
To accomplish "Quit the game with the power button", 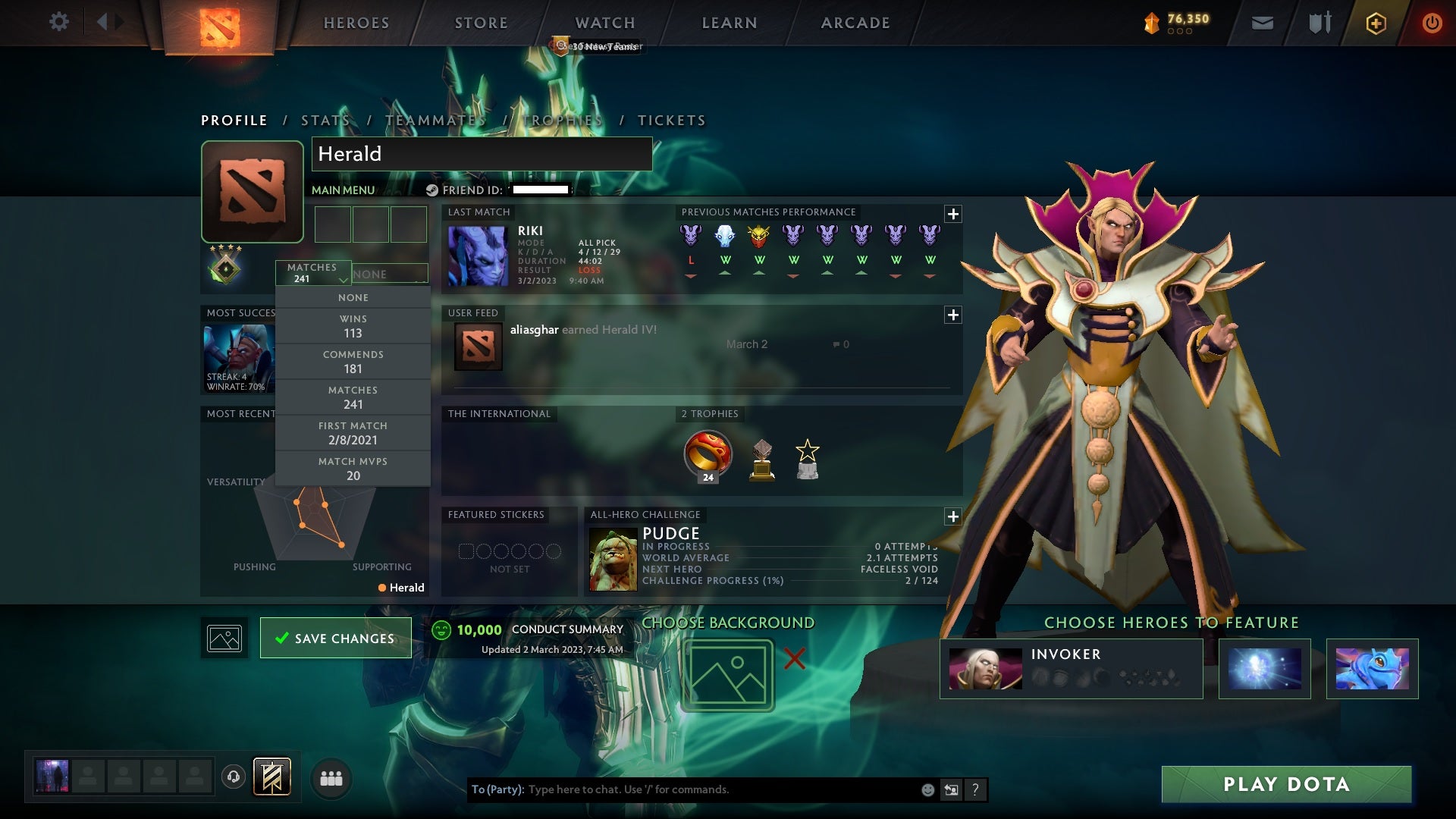I will (x=1431, y=23).
